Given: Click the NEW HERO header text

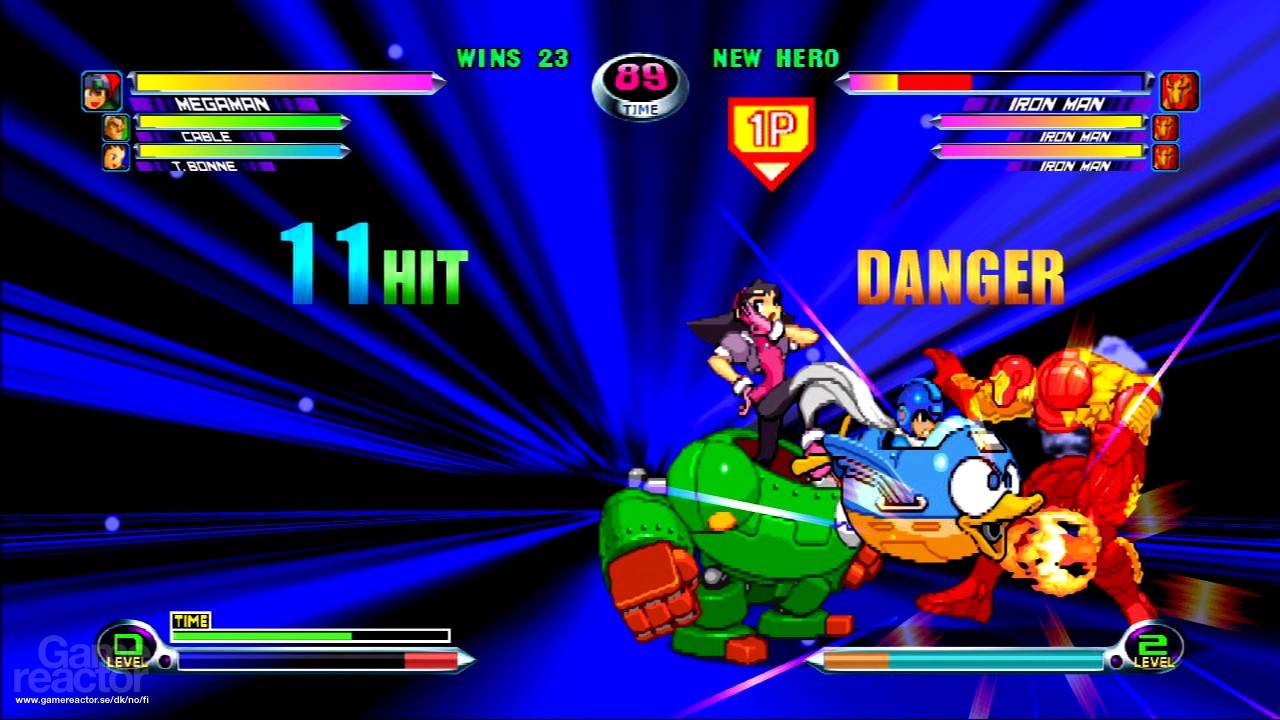Looking at the screenshot, I should [x=775, y=59].
